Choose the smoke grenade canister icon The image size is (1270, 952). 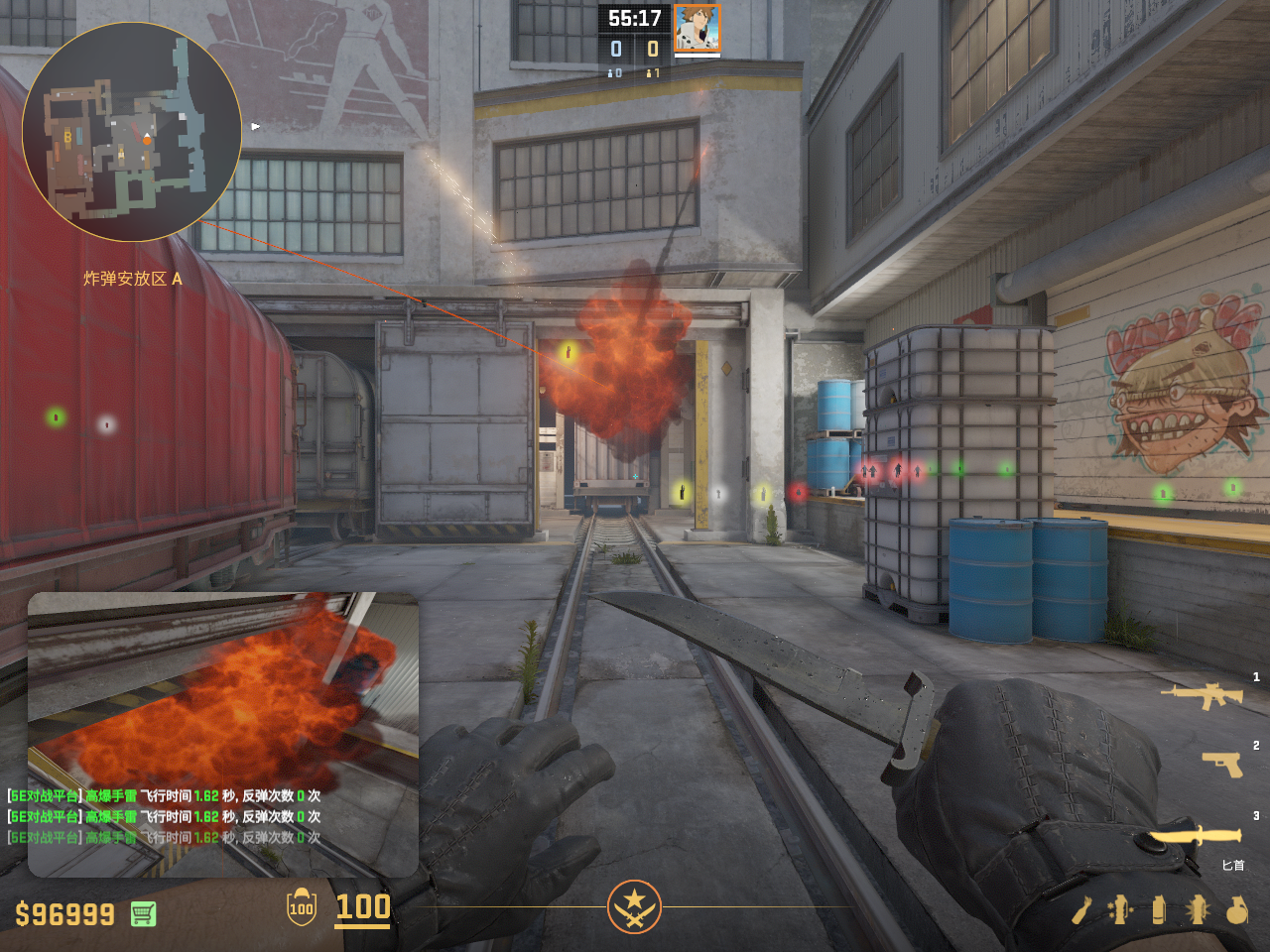tap(1159, 909)
